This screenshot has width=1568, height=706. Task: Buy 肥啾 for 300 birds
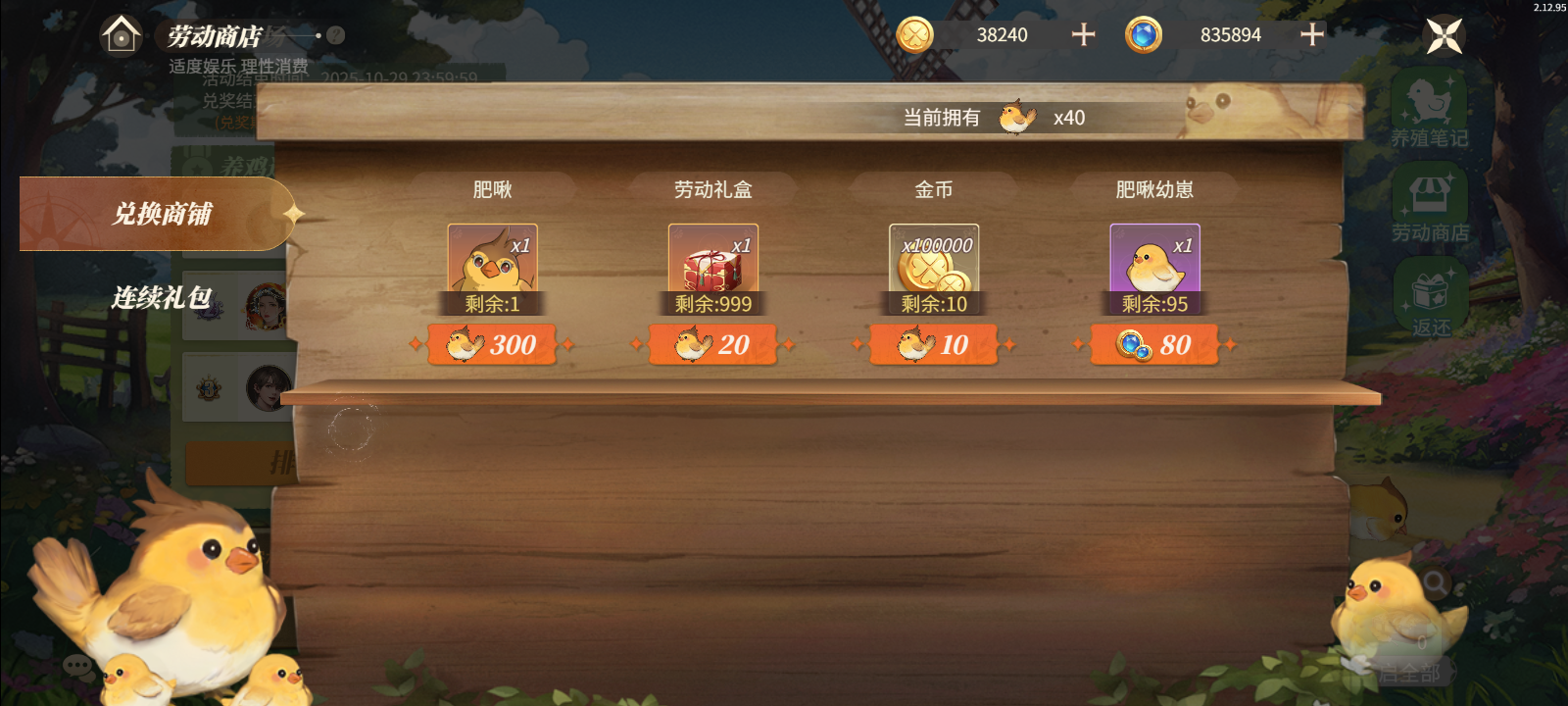pyautogui.click(x=493, y=345)
